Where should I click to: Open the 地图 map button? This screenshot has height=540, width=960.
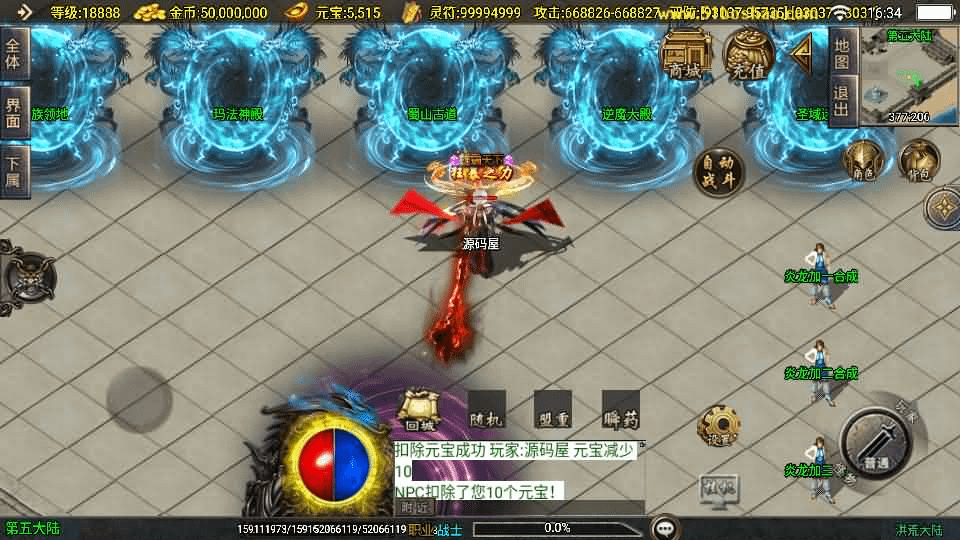pyautogui.click(x=842, y=52)
